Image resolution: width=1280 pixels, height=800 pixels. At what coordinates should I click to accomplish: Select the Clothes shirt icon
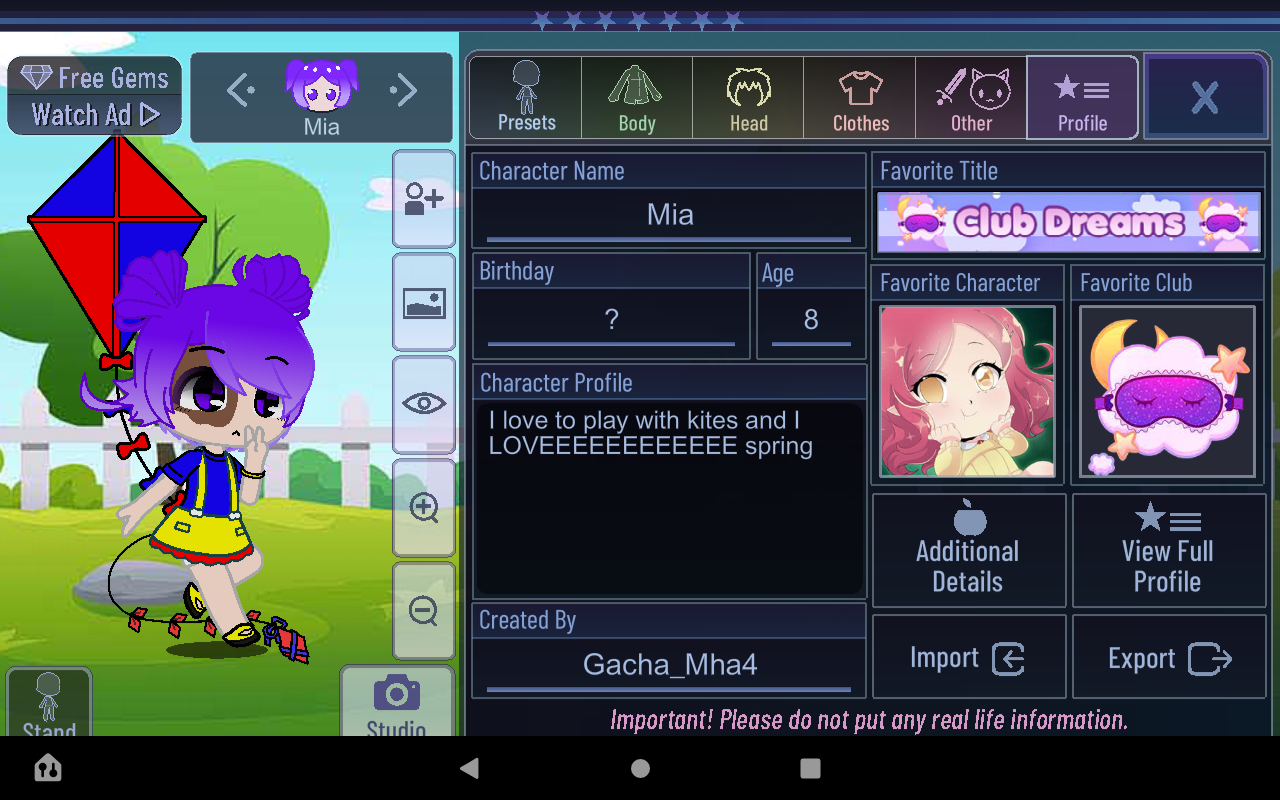pos(859,97)
